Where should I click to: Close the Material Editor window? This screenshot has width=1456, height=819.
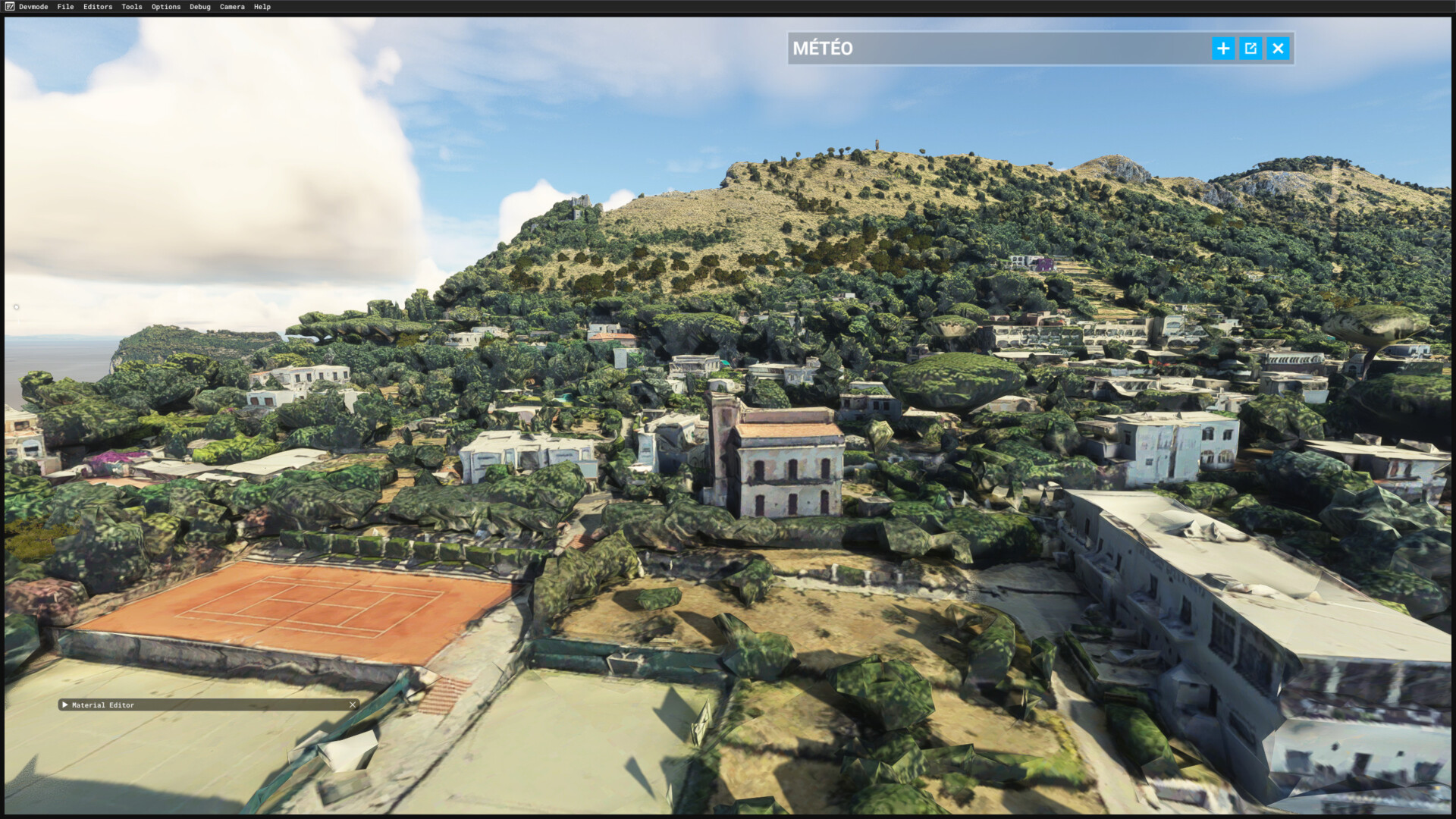click(353, 705)
